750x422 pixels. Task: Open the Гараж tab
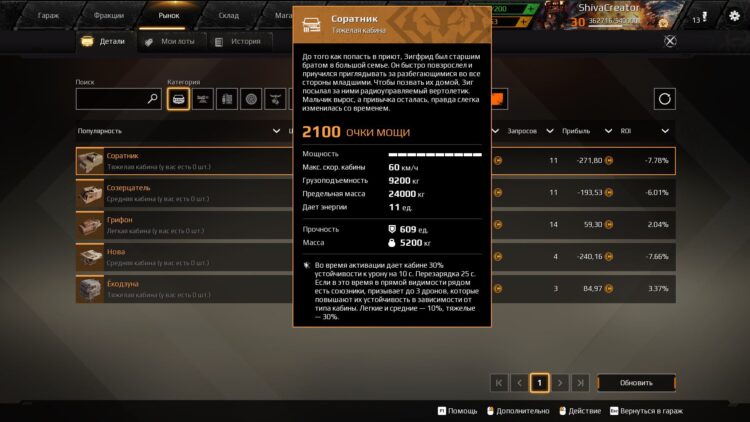(48, 15)
